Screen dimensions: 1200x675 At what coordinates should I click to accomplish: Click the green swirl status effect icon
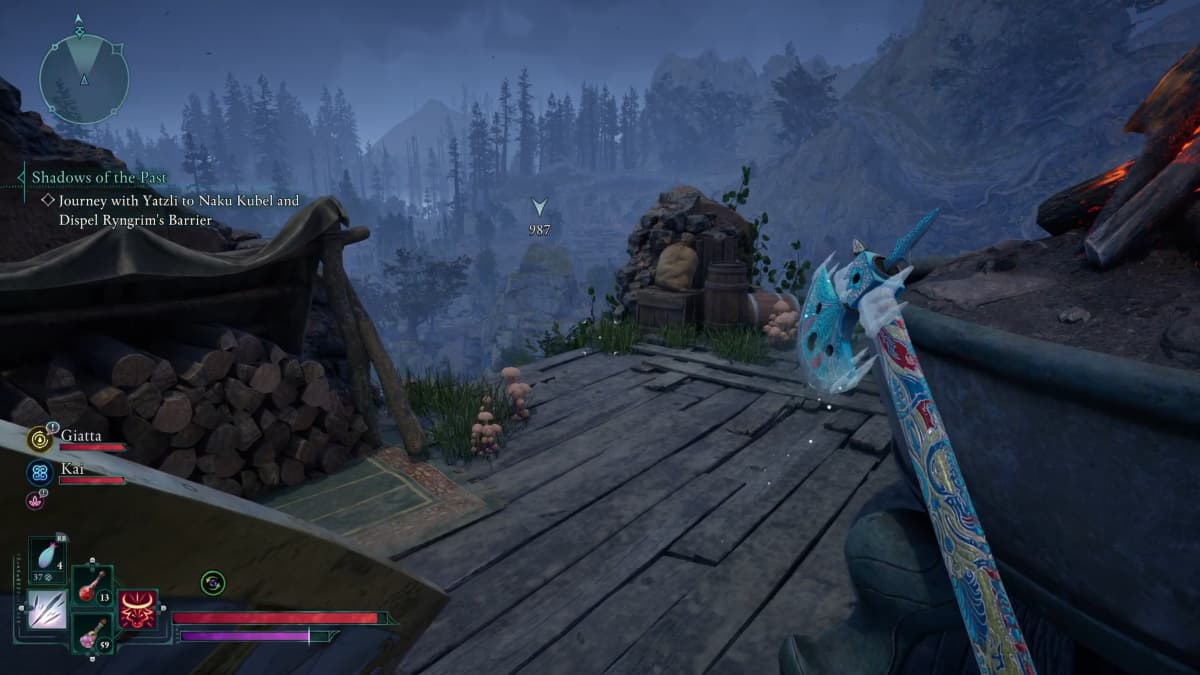(x=212, y=582)
